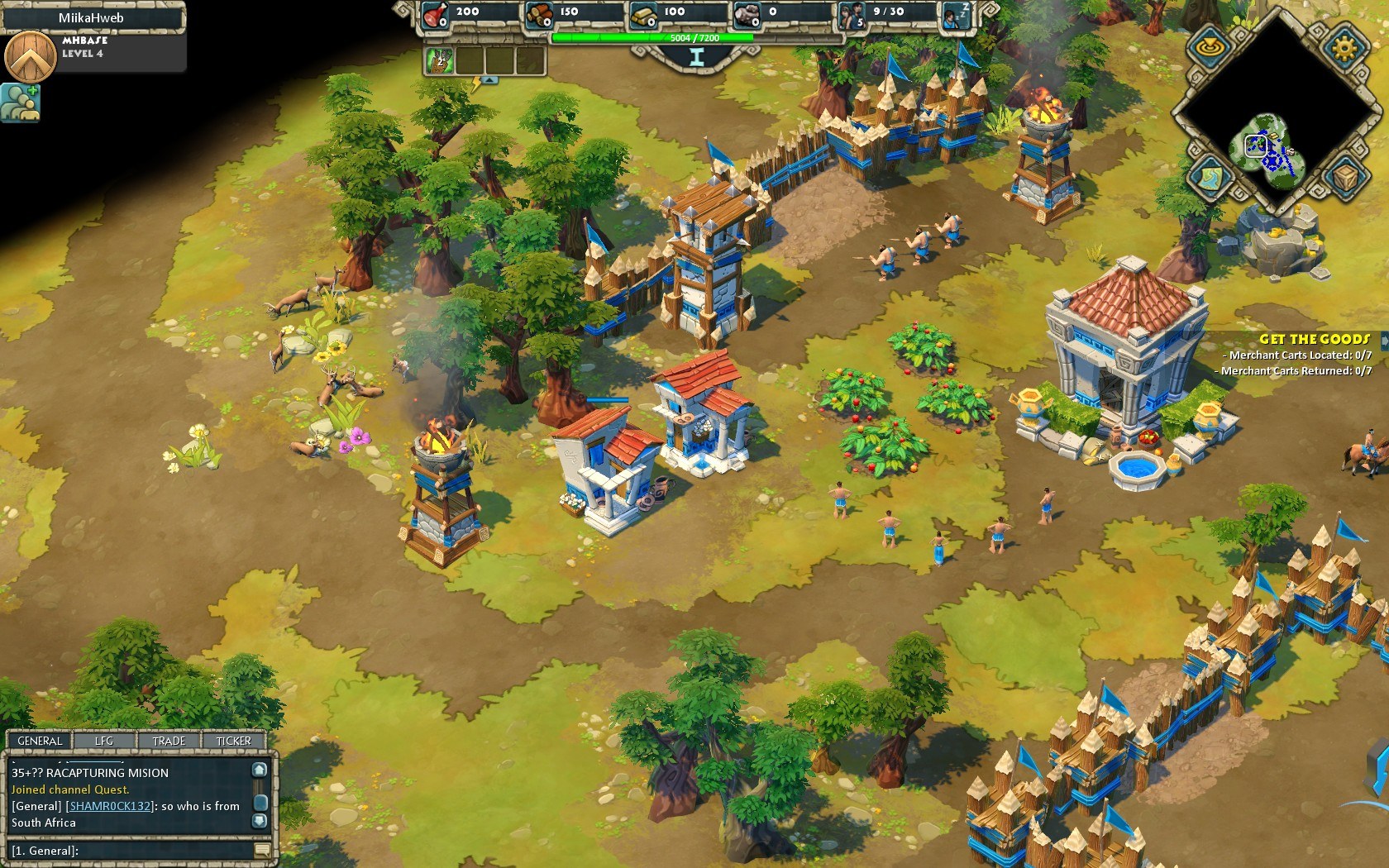
Task: Click the MiikaHweb player portrait shield
Action: tap(30, 56)
